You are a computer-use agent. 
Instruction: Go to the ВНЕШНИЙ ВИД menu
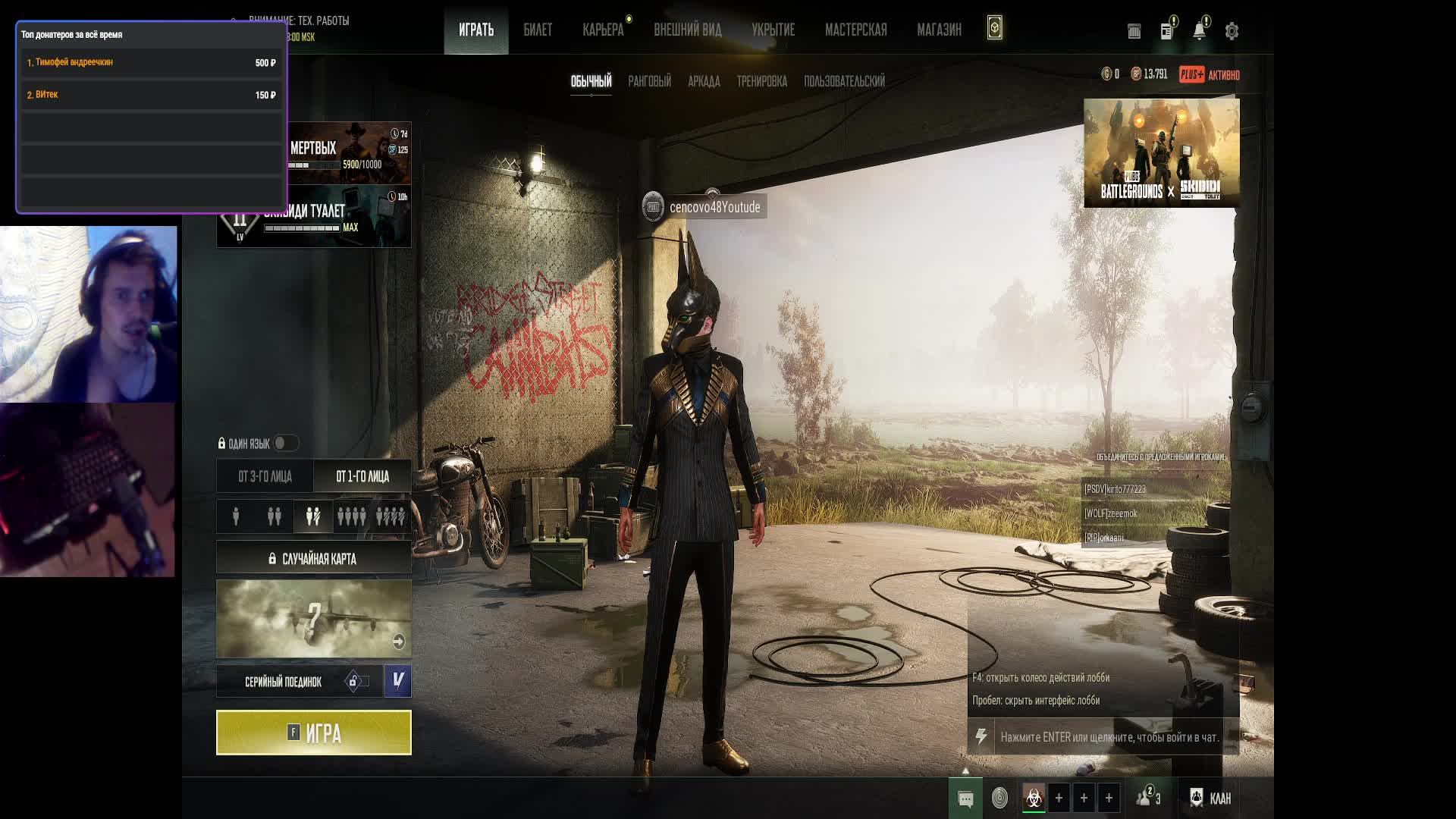(688, 30)
